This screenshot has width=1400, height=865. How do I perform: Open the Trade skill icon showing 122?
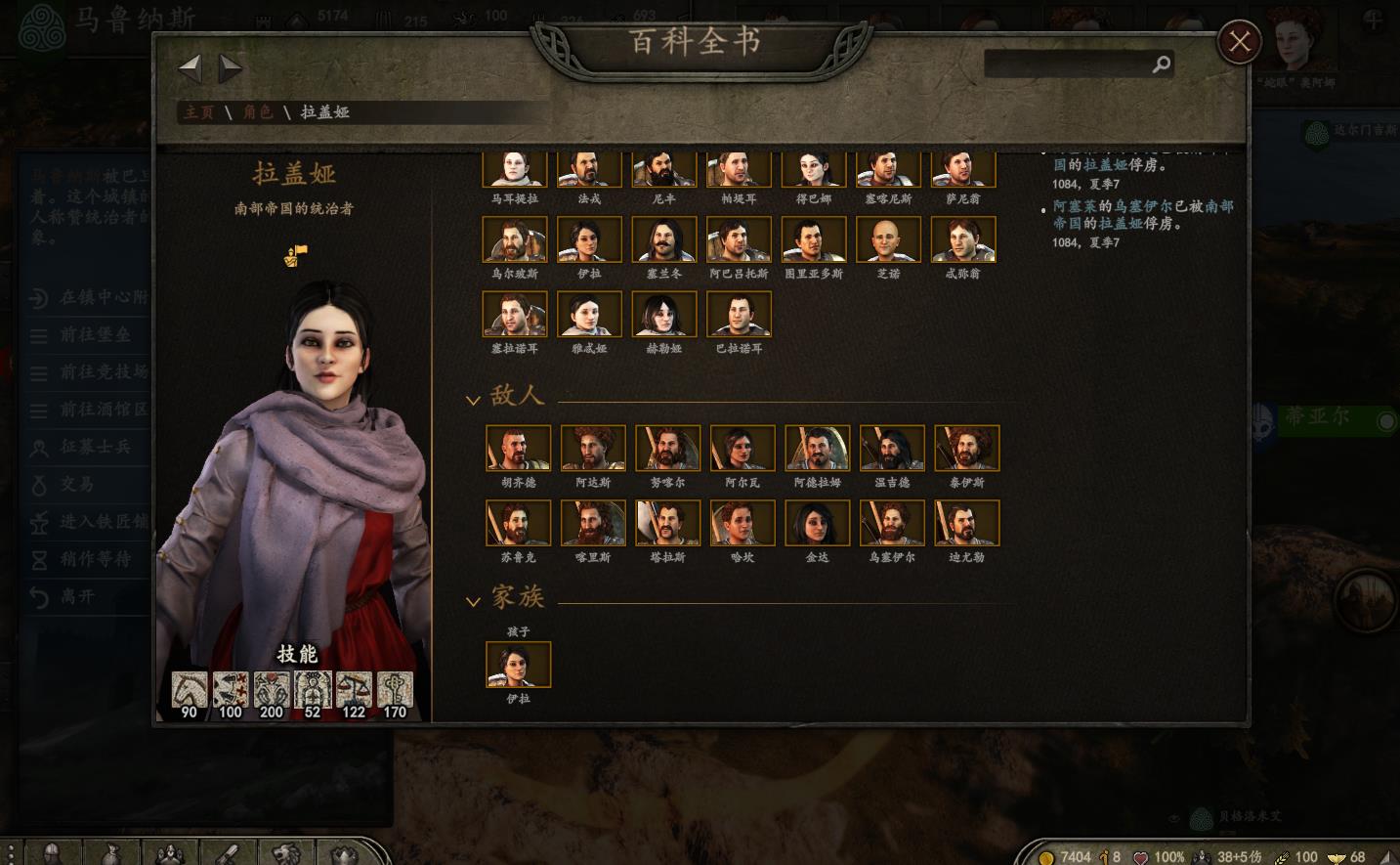(354, 690)
